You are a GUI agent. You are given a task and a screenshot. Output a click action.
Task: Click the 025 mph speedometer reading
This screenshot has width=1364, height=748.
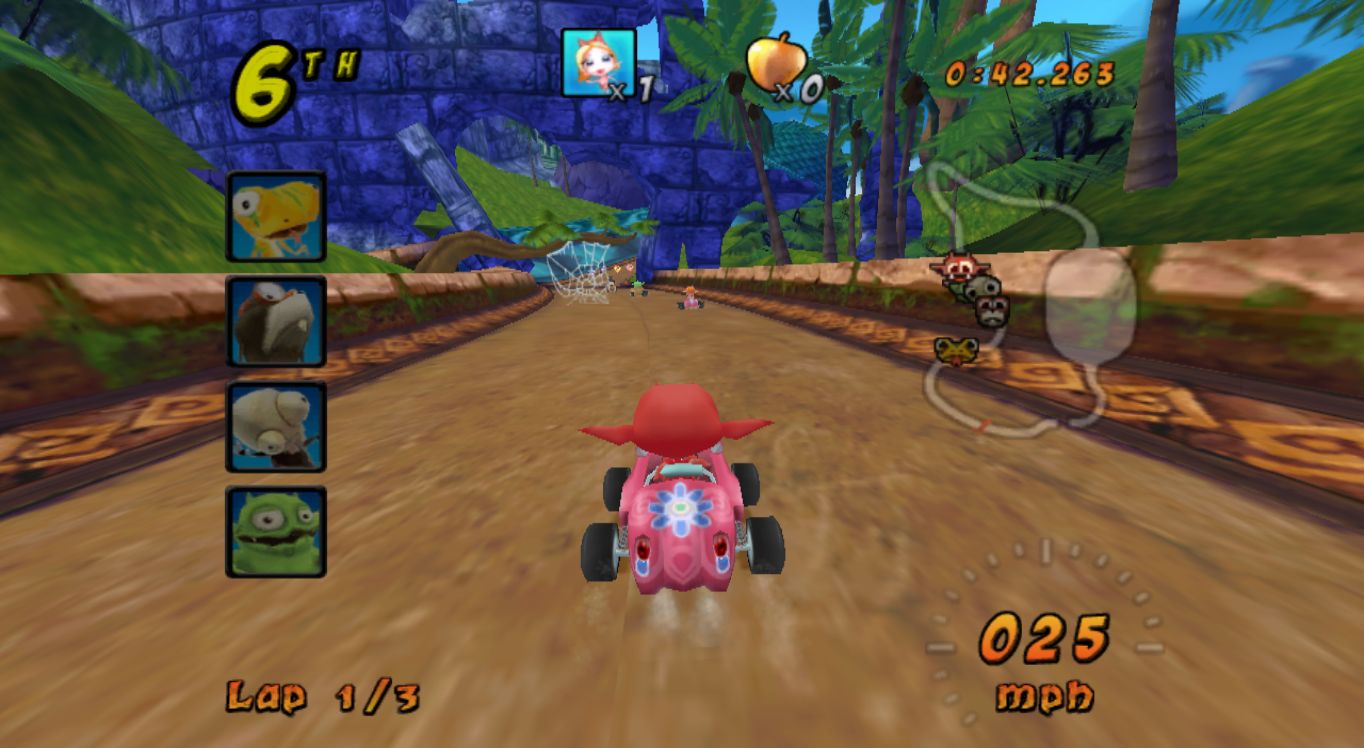[x=1043, y=636]
